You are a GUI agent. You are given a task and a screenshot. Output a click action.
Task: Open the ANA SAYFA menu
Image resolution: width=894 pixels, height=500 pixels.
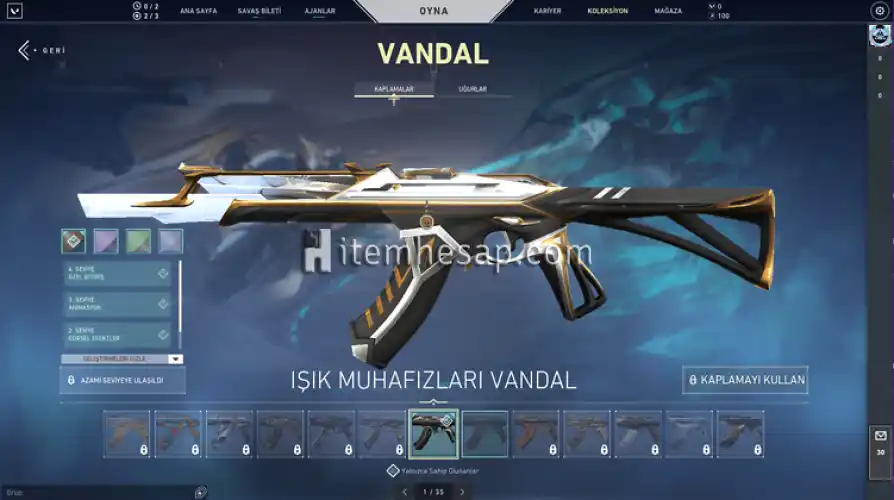pyautogui.click(x=199, y=11)
